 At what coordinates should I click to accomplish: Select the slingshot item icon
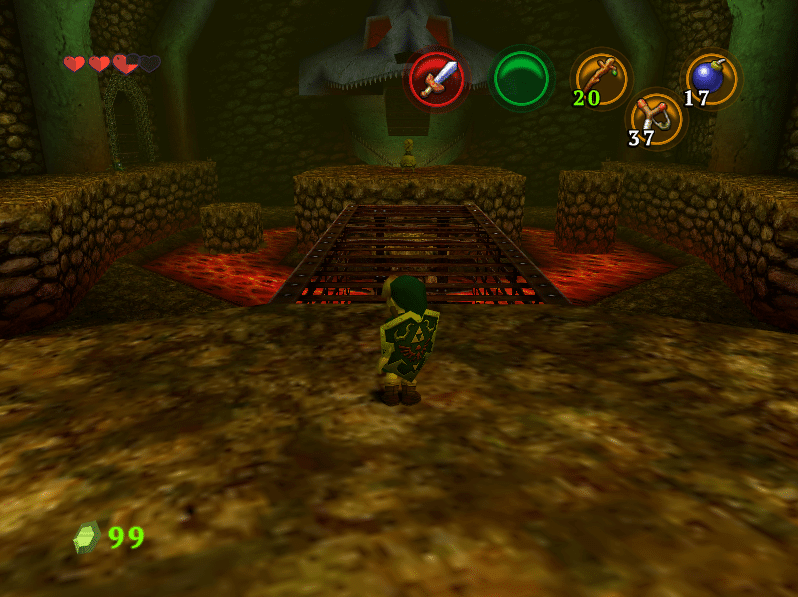coord(657,117)
